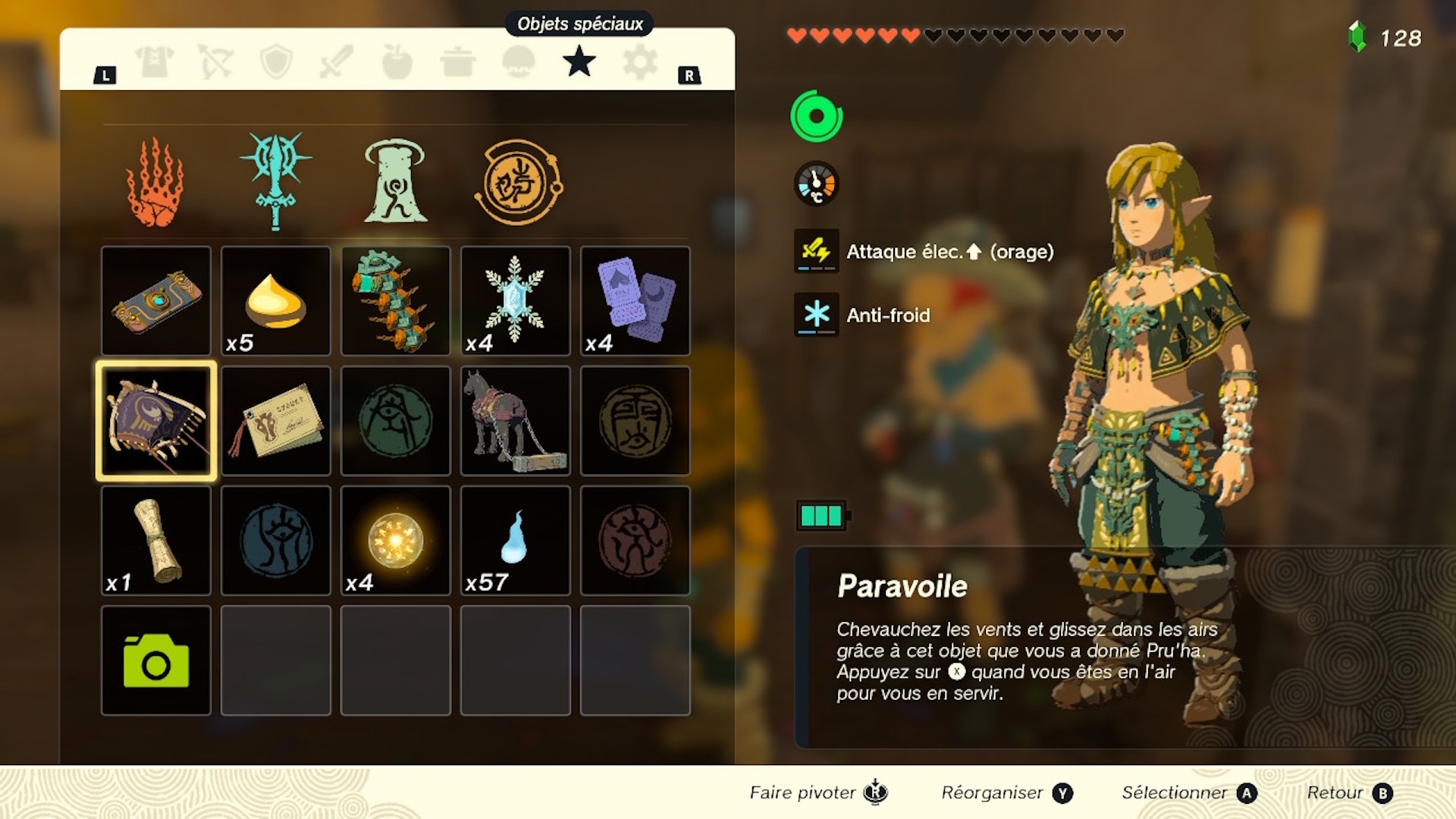Switch to the materials apple tab
Screen dimensions: 1456x819
click(397, 61)
